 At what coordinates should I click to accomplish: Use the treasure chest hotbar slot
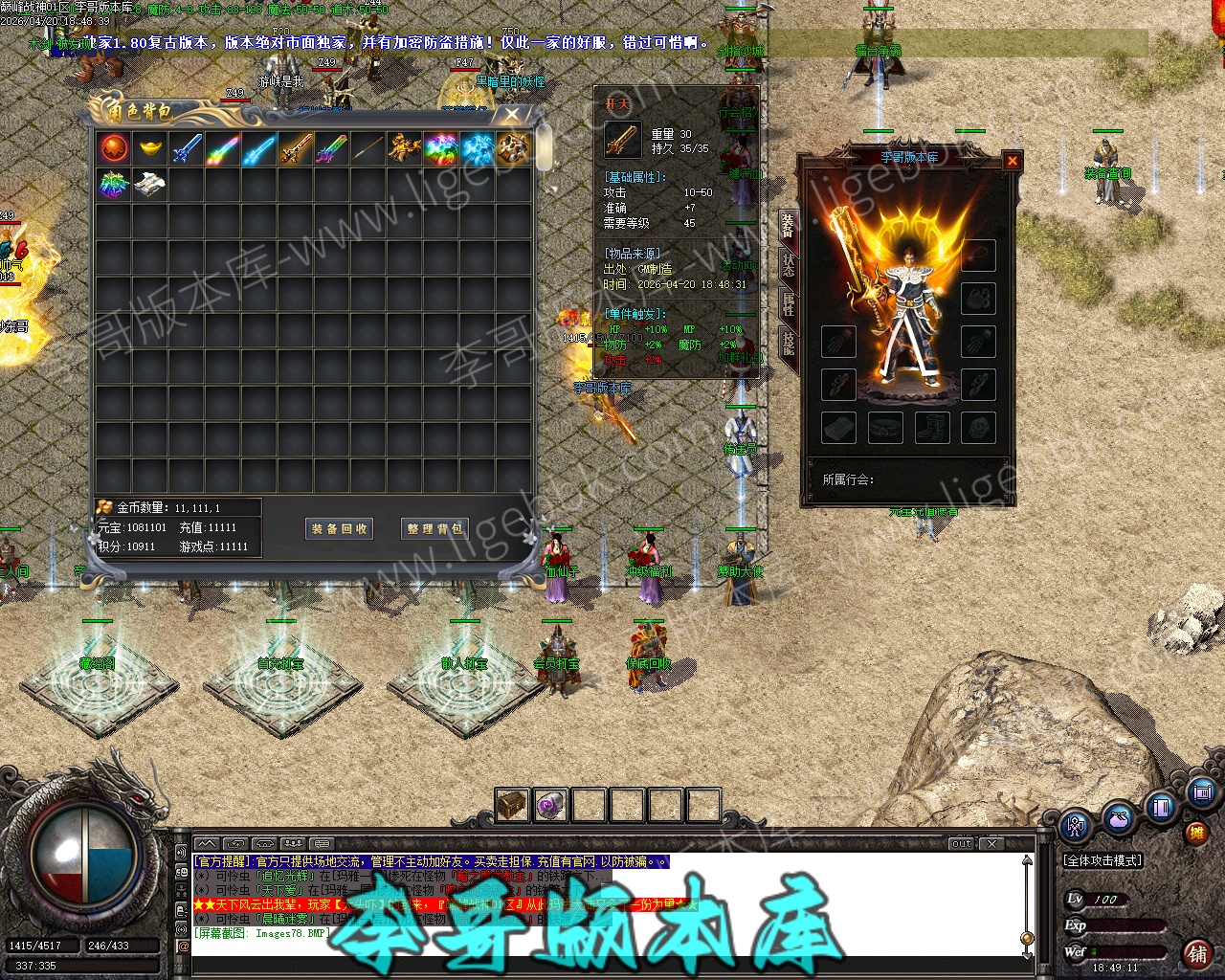pos(512,805)
